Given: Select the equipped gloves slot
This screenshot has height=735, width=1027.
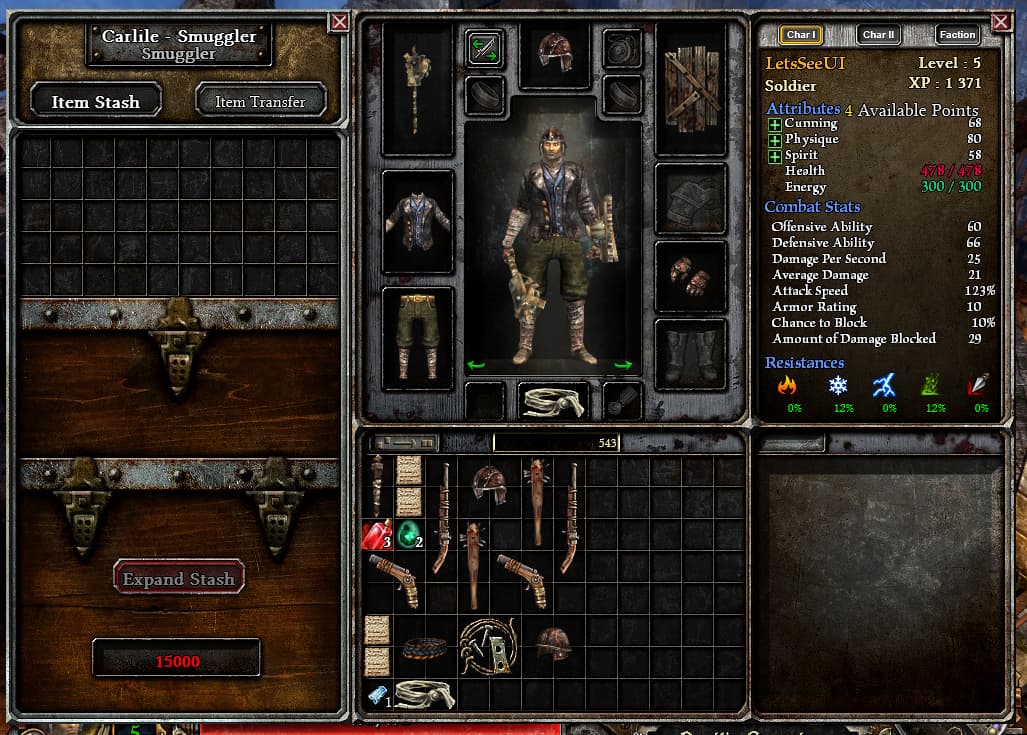Looking at the screenshot, I should click(690, 276).
